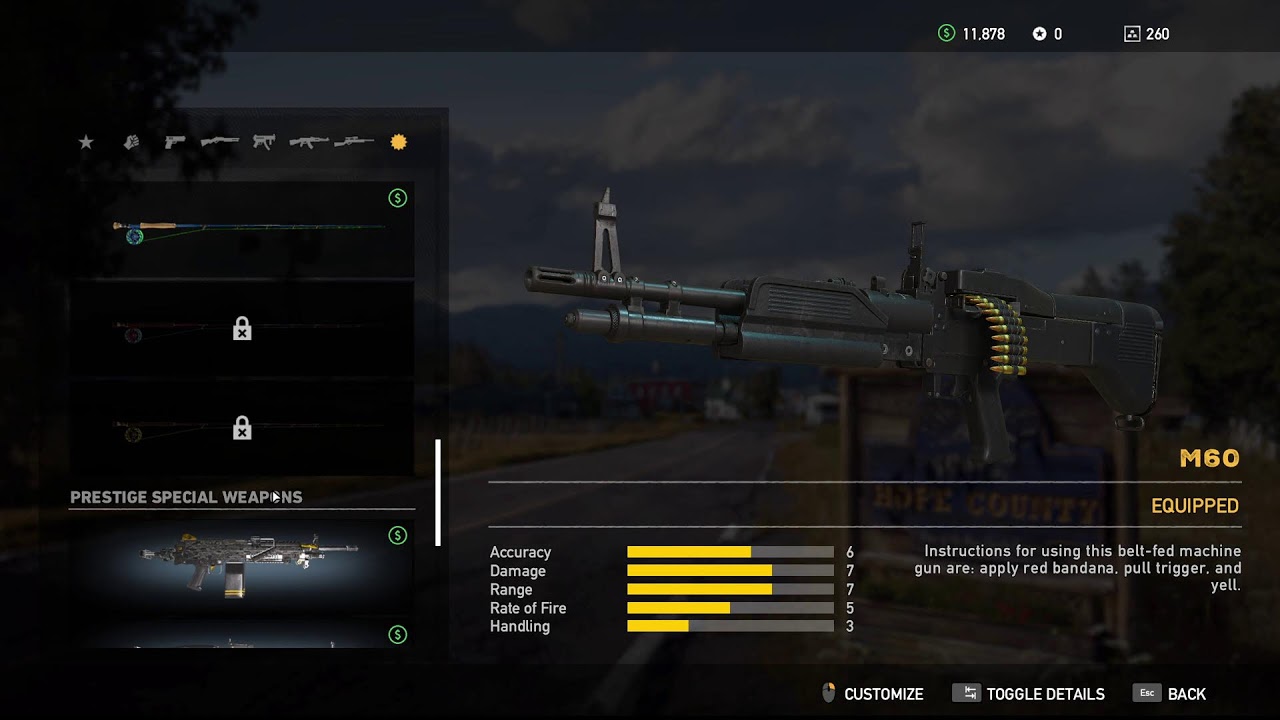Select the highlighted special weapons tab

pos(398,143)
